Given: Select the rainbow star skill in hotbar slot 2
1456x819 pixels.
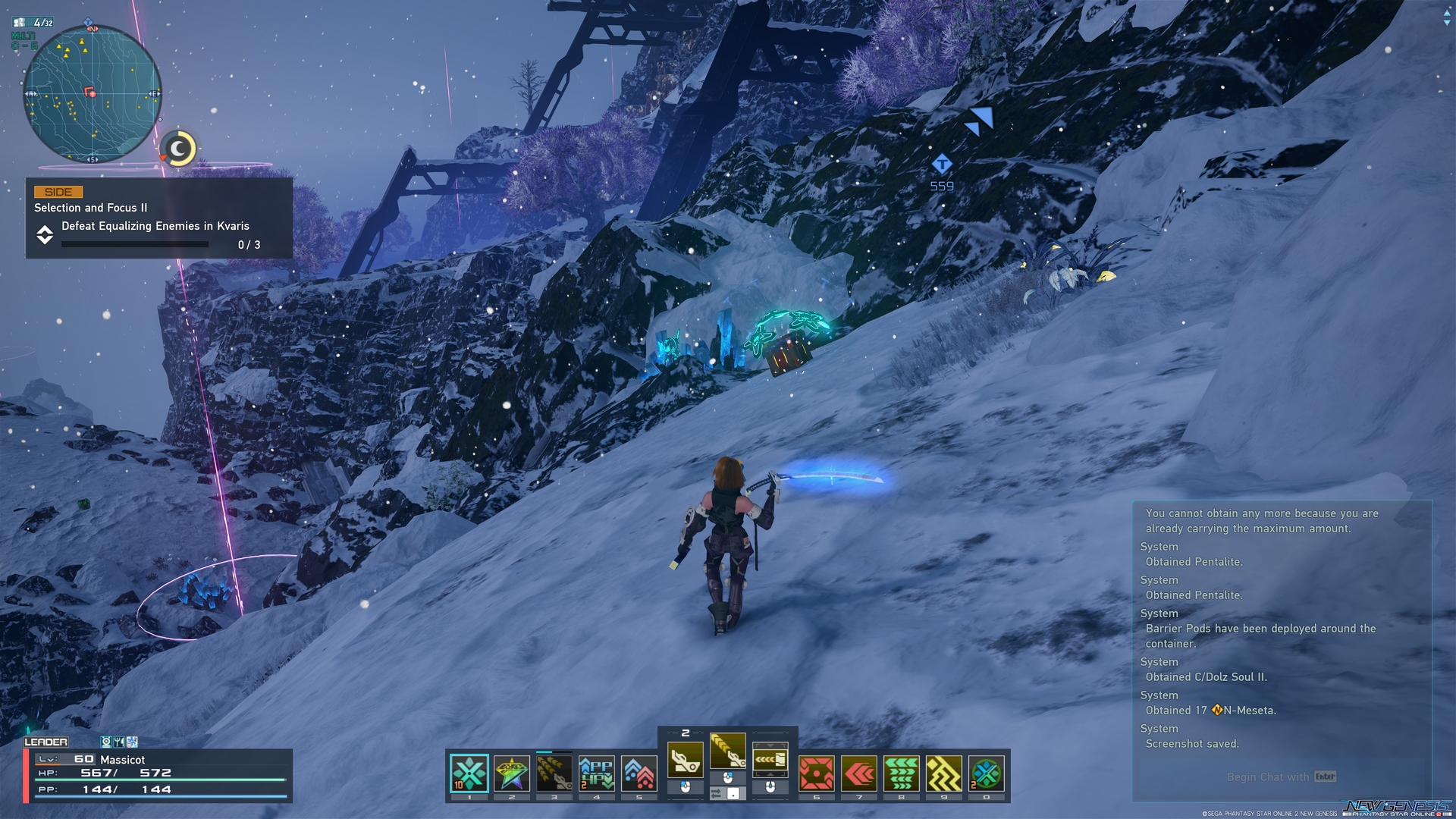Looking at the screenshot, I should 510,774.
